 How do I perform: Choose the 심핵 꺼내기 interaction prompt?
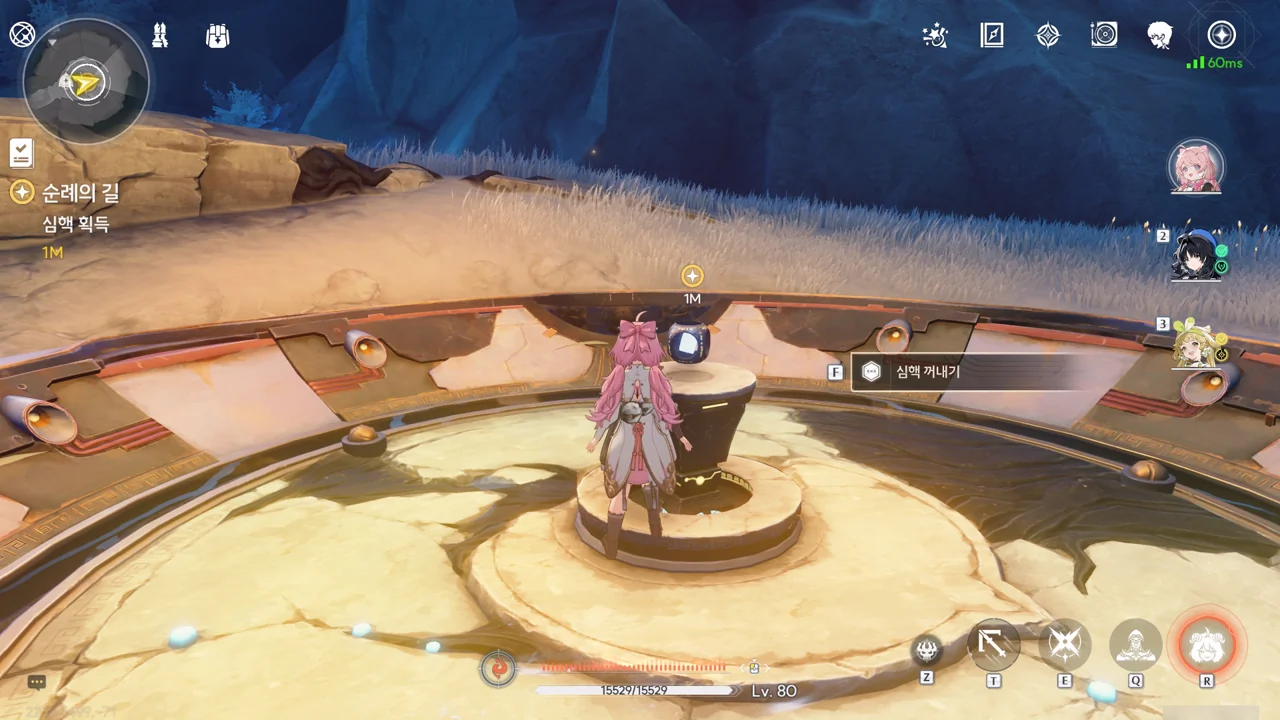click(960, 372)
